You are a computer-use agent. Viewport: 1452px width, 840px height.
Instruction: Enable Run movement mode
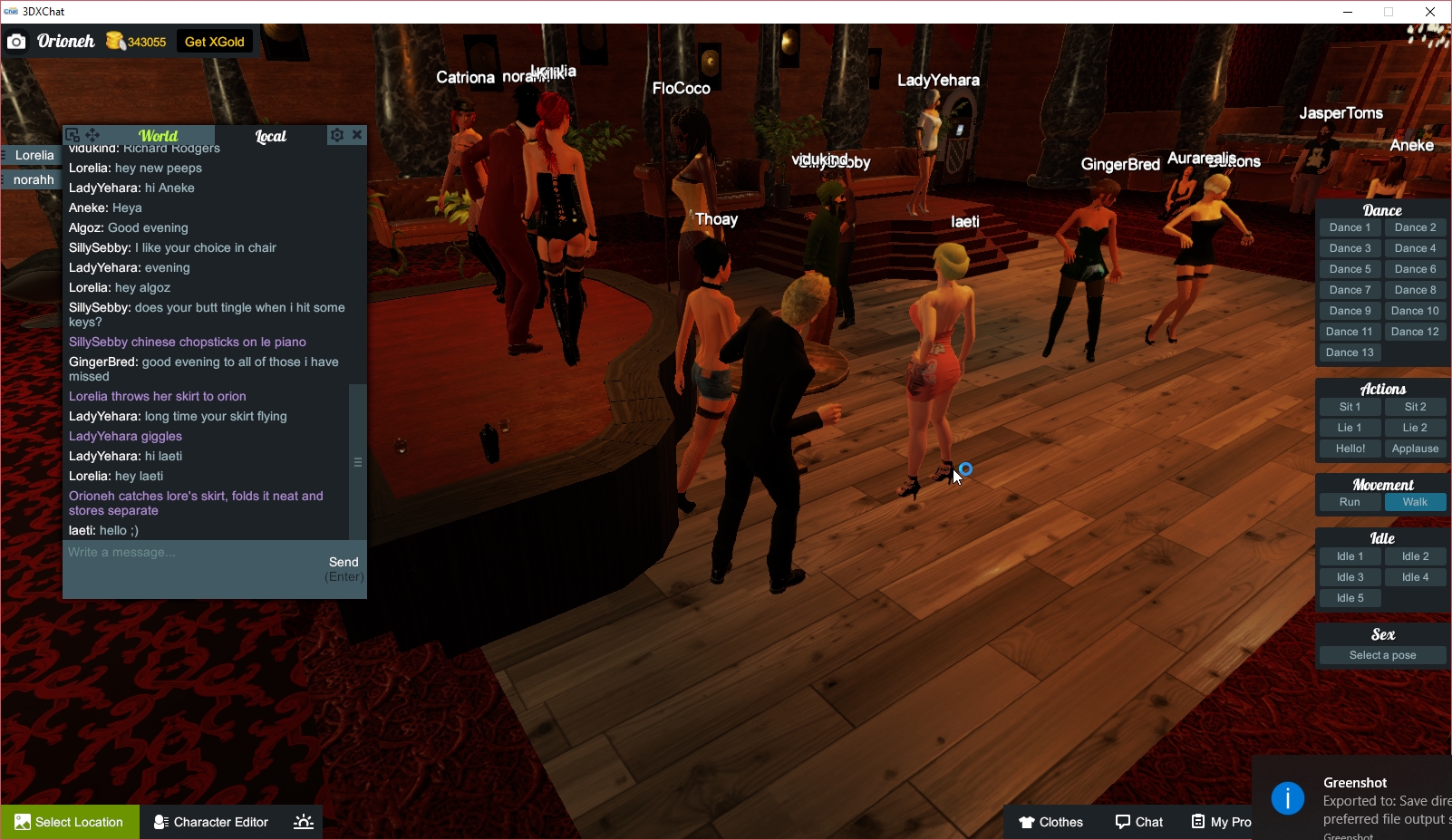tap(1350, 501)
